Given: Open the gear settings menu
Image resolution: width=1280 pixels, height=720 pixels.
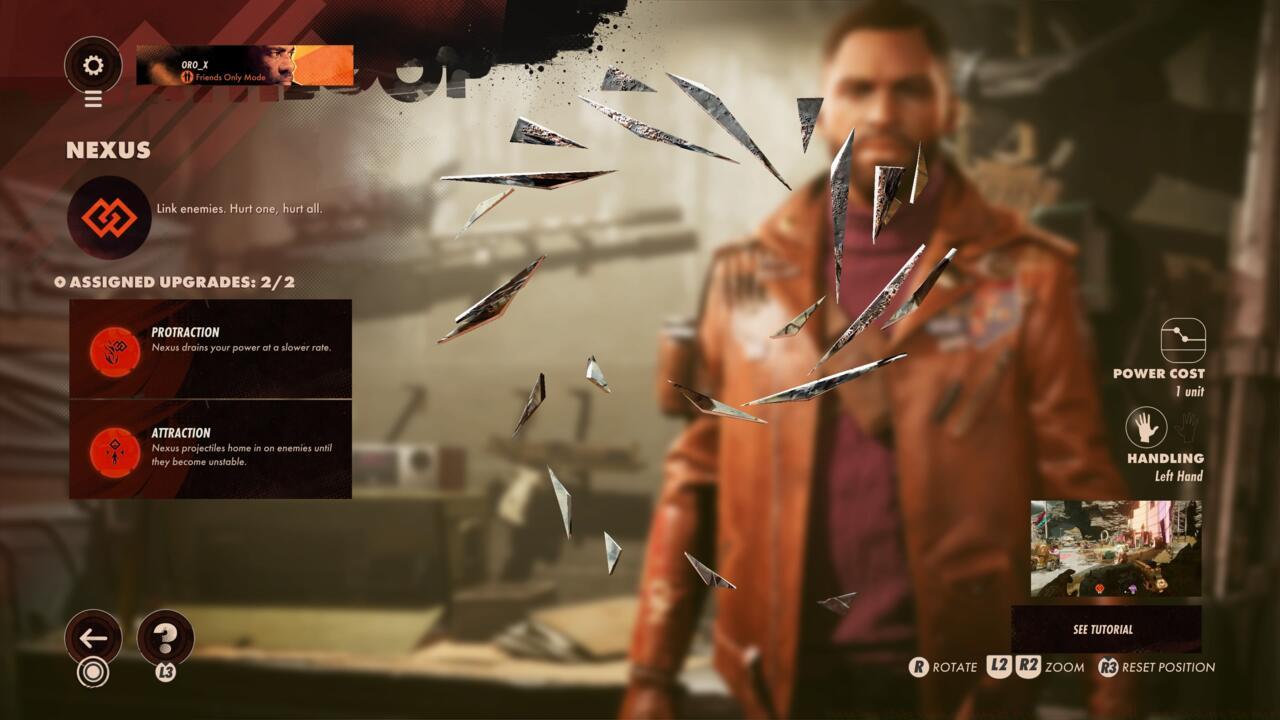Looking at the screenshot, I should click(x=93, y=66).
